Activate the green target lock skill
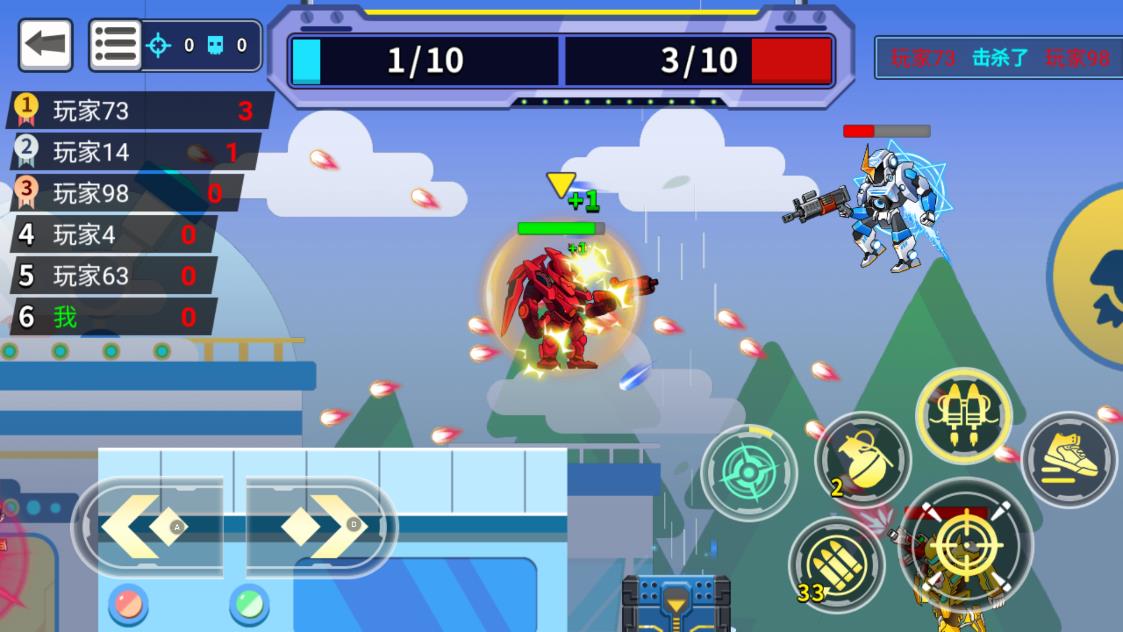 [748, 472]
